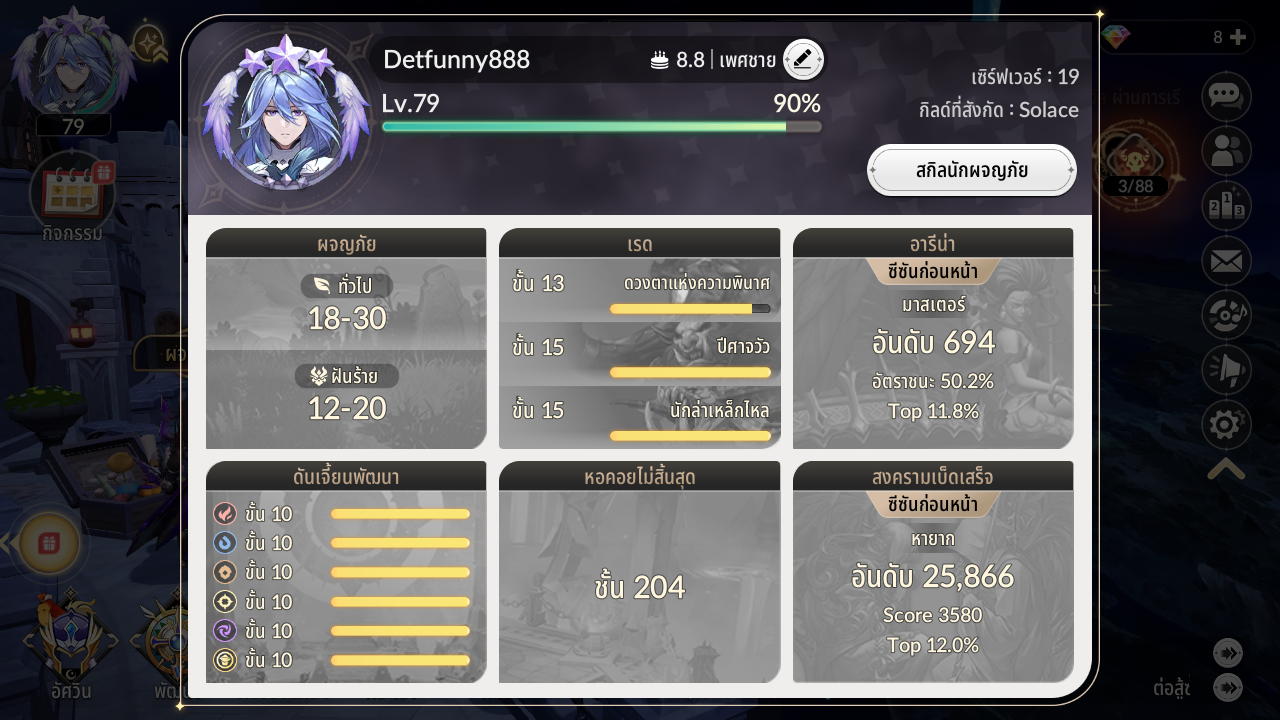The height and width of the screenshot is (720, 1280).
Task: Open the friends list icon
Action: coord(1226,152)
